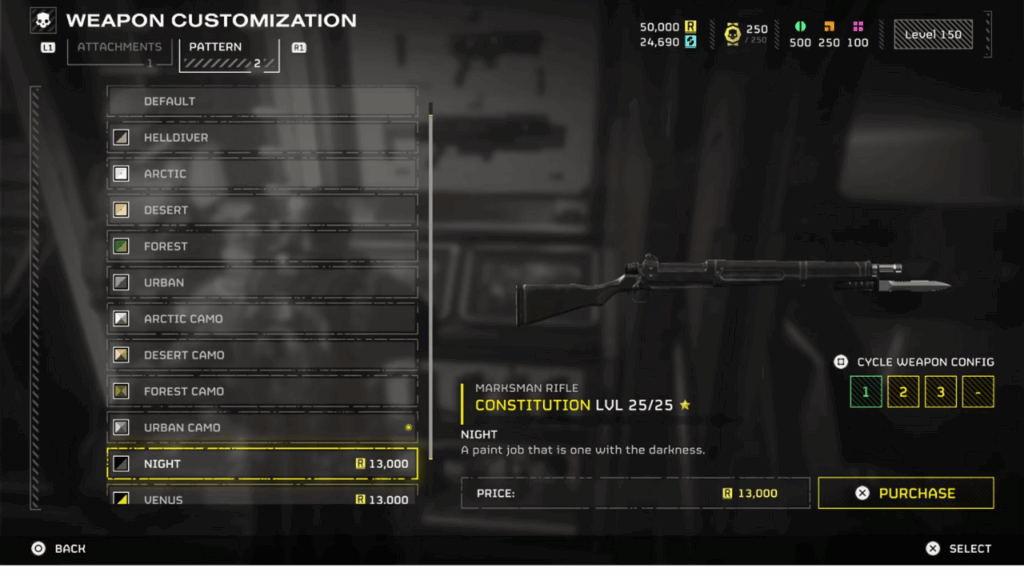Switch to weapon config 1
1024x576 pixels.
coord(866,391)
